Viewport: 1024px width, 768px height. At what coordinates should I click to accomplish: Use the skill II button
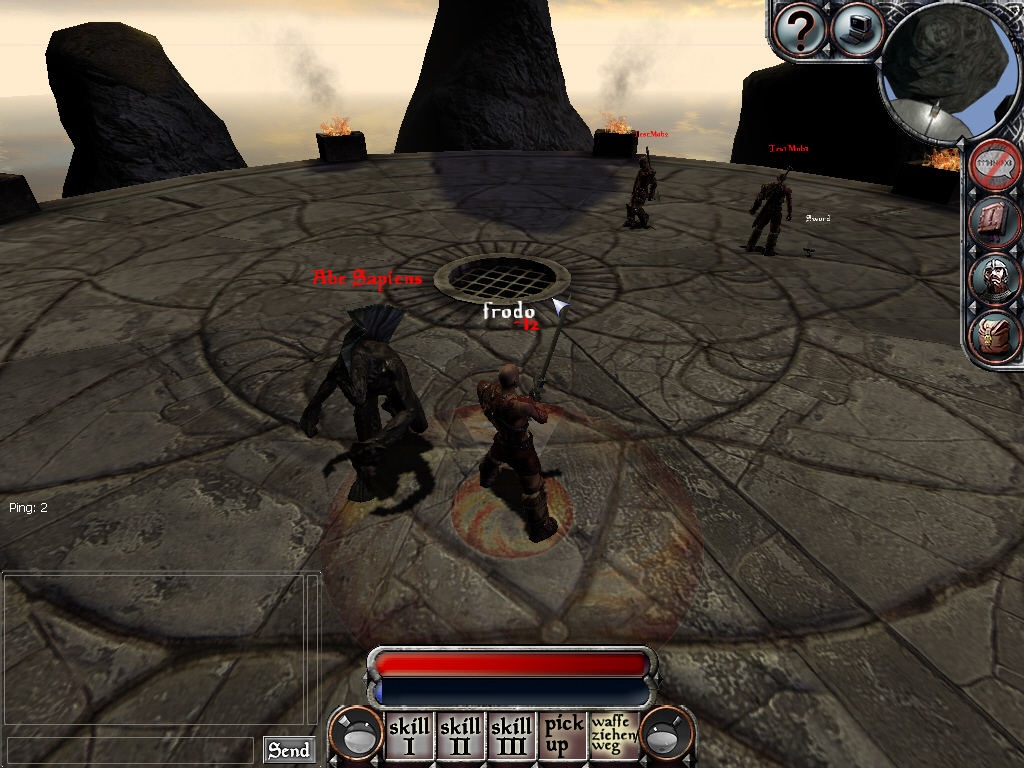(x=460, y=735)
